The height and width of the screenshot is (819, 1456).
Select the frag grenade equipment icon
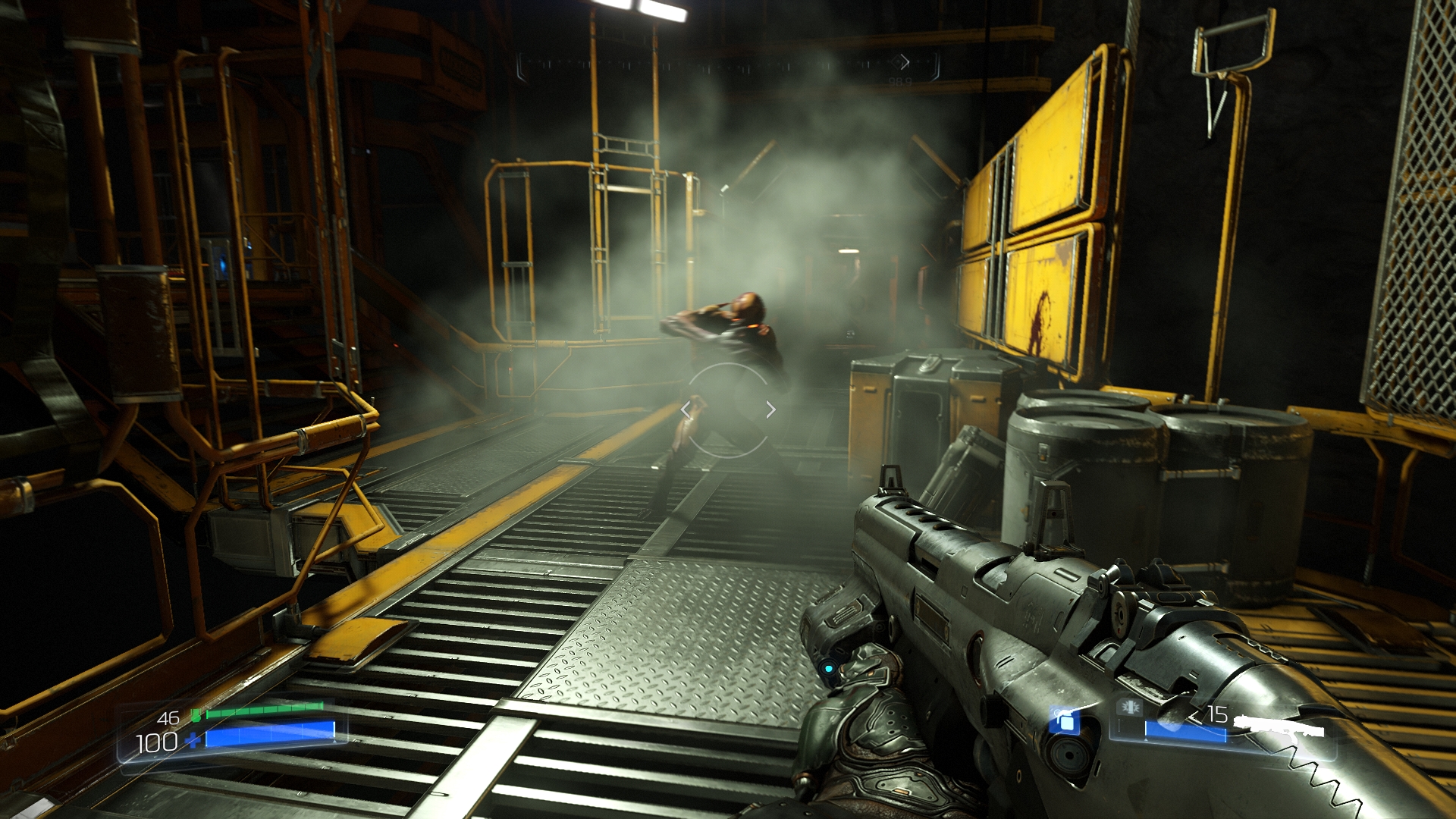1064,720
